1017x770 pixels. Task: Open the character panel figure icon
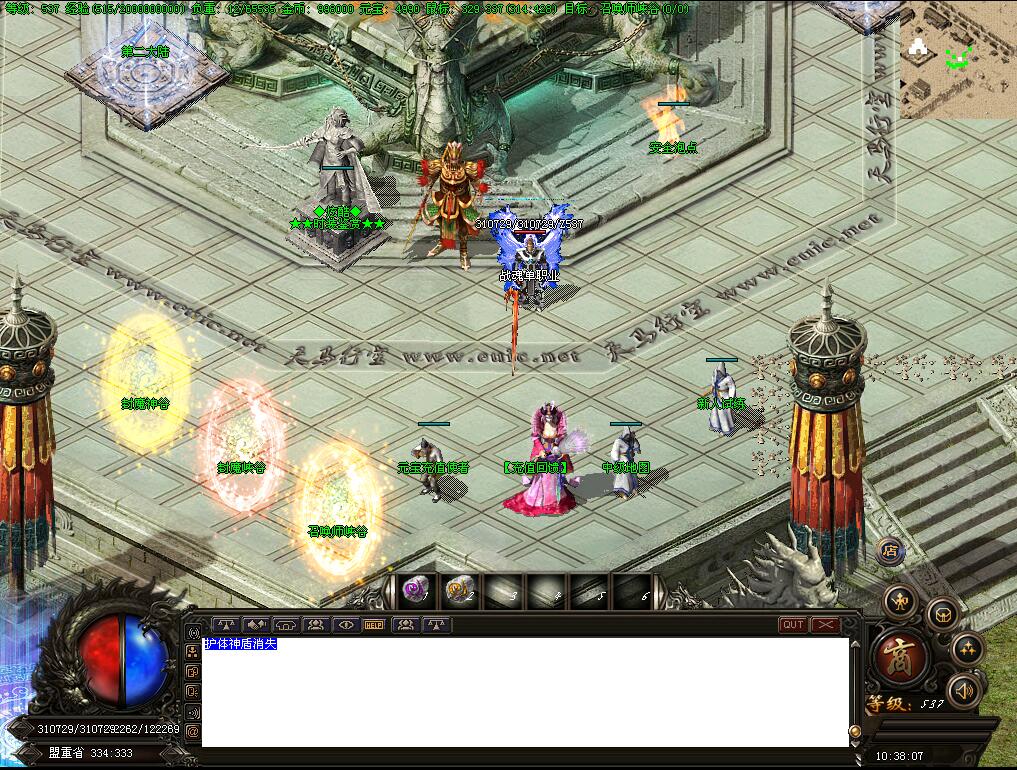900,600
